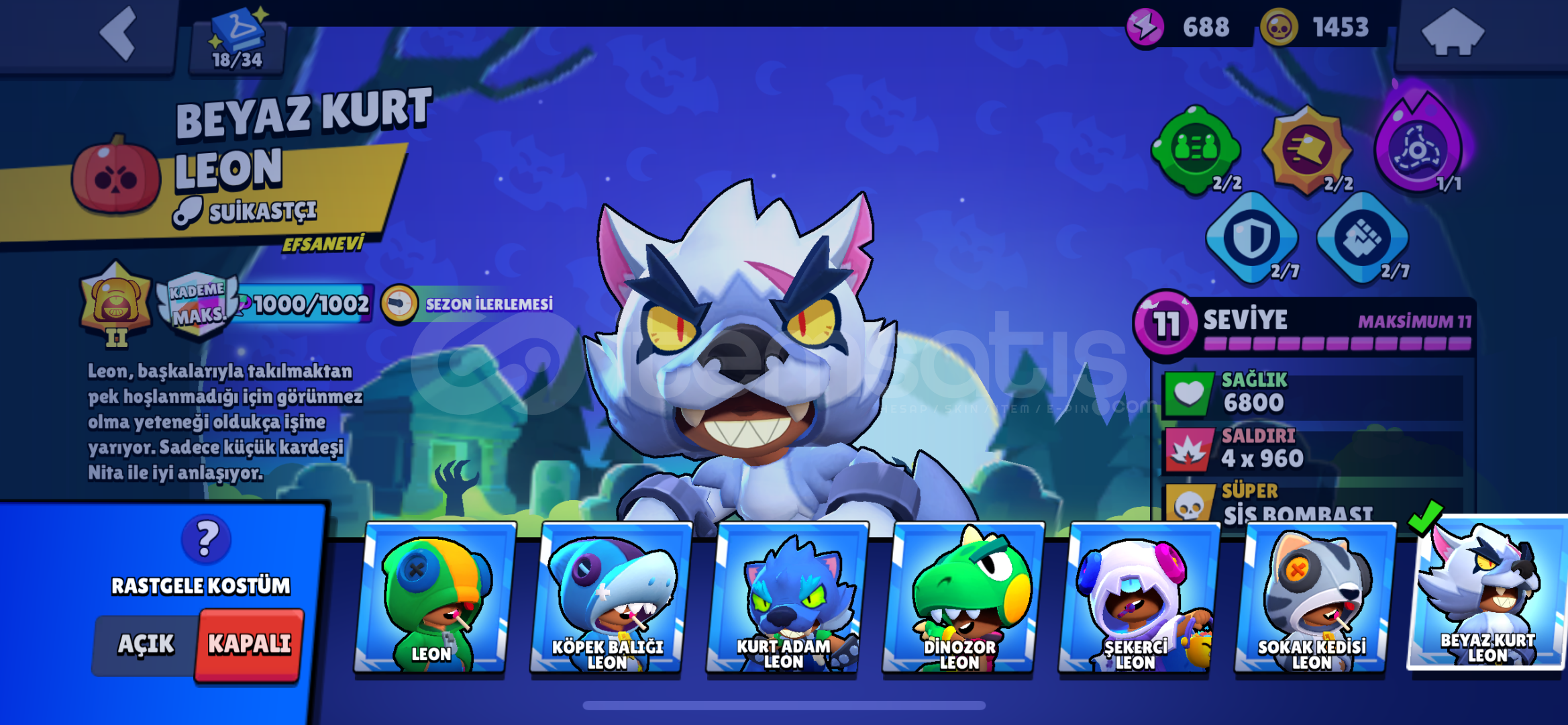Click the power points lightning counter
This screenshot has width=1568, height=725.
click(x=1181, y=28)
